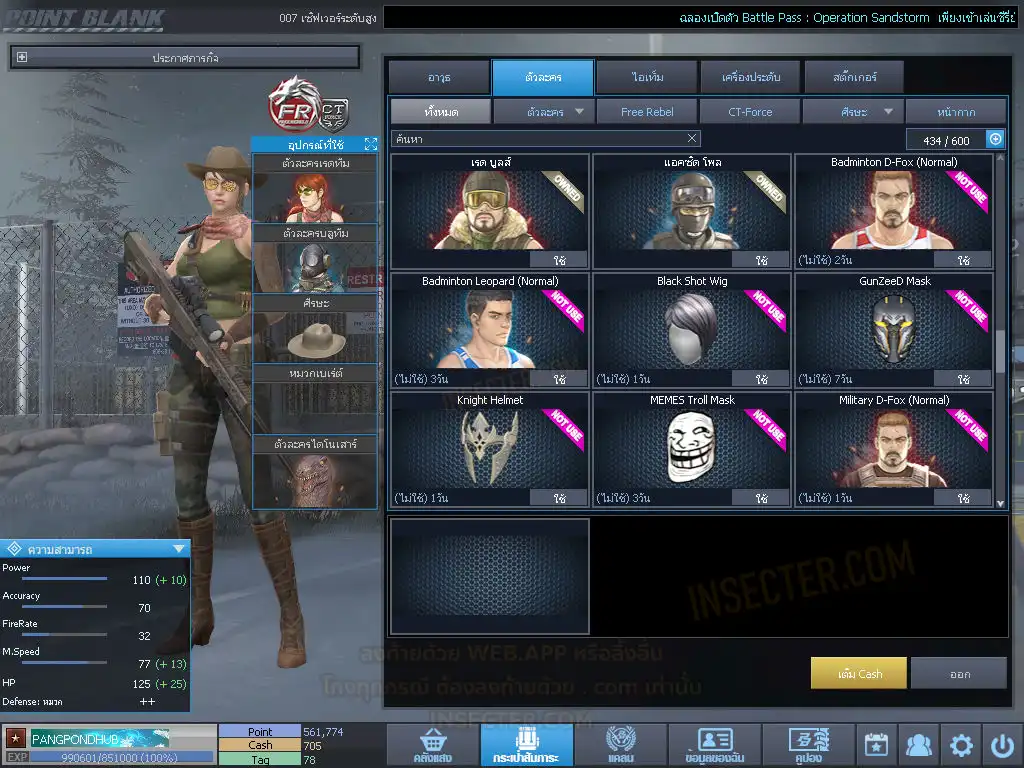The image size is (1024, 768).
Task: Select the Black Shot Wig item
Action: click(x=692, y=330)
